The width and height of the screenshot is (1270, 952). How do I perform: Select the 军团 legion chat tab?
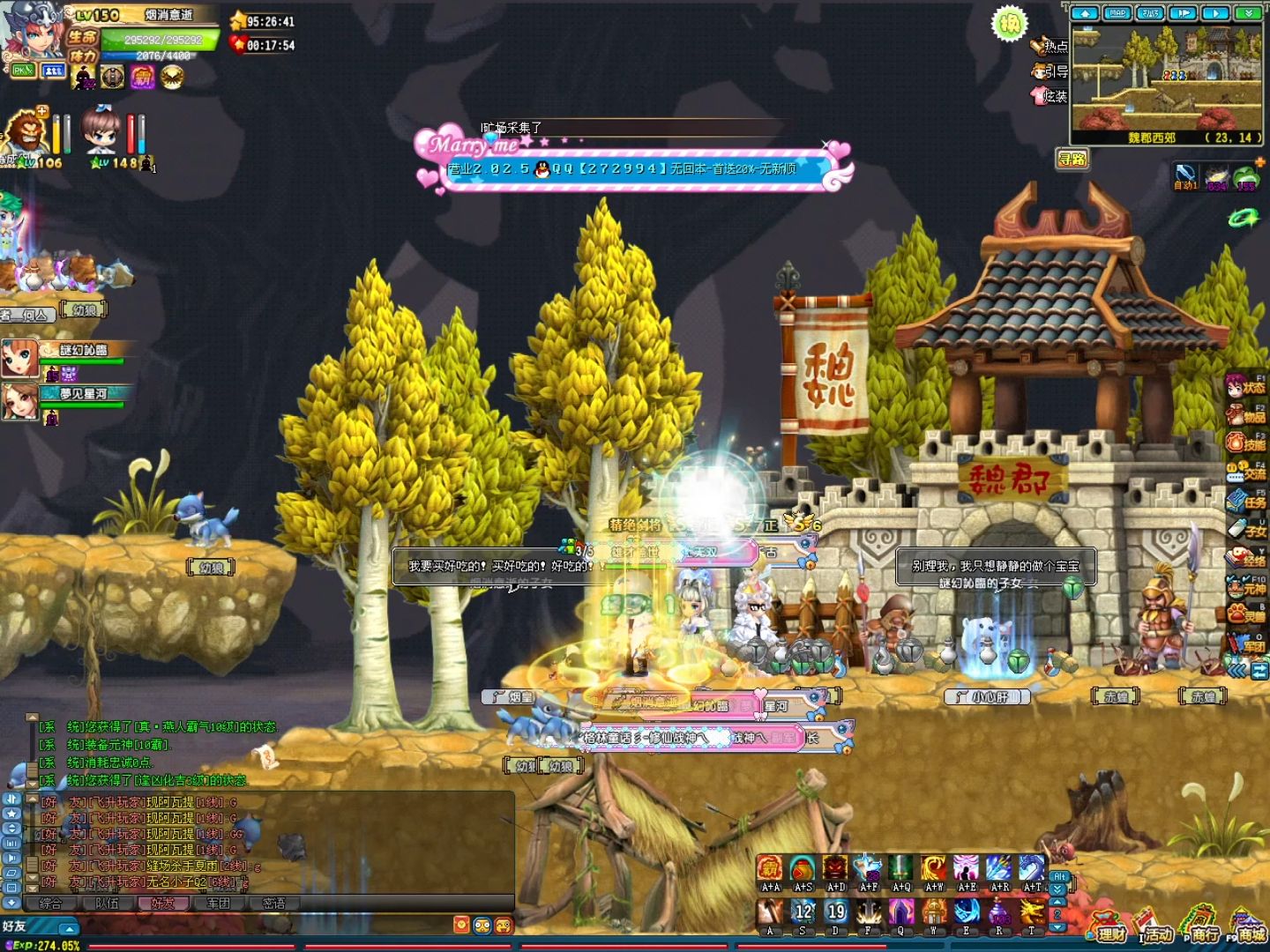pyautogui.click(x=218, y=904)
